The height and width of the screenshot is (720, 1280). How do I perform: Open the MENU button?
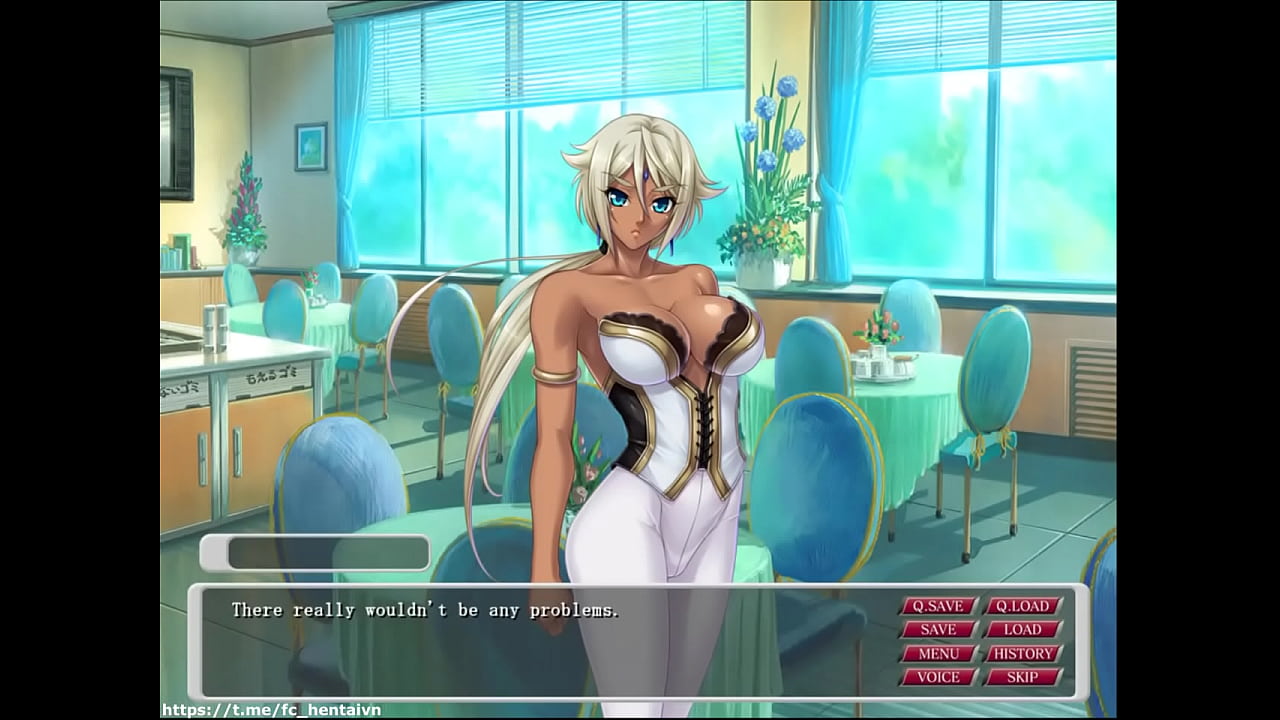tap(938, 654)
